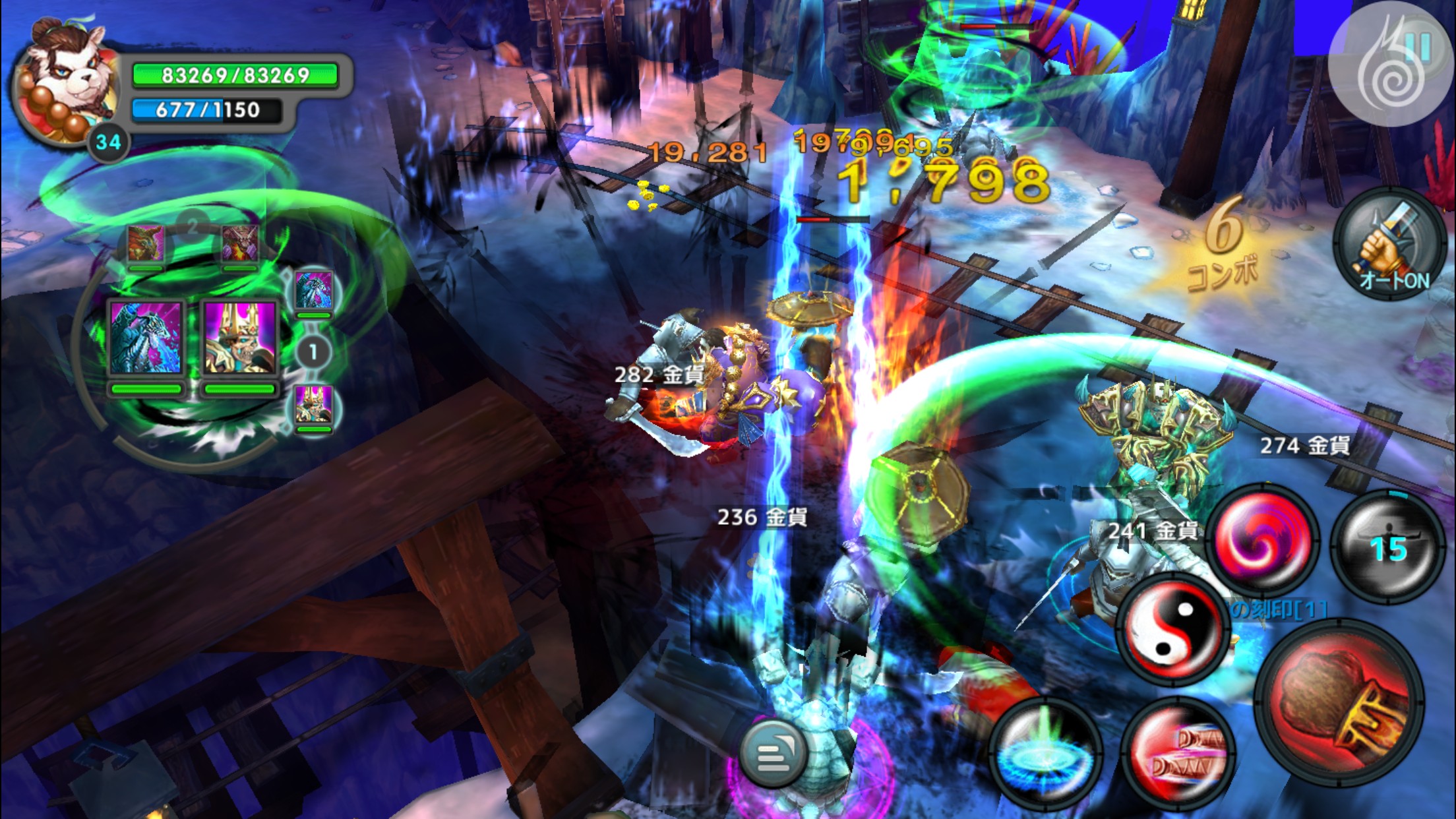
Task: Activate the rapid punches skill
Action: (x=1178, y=754)
